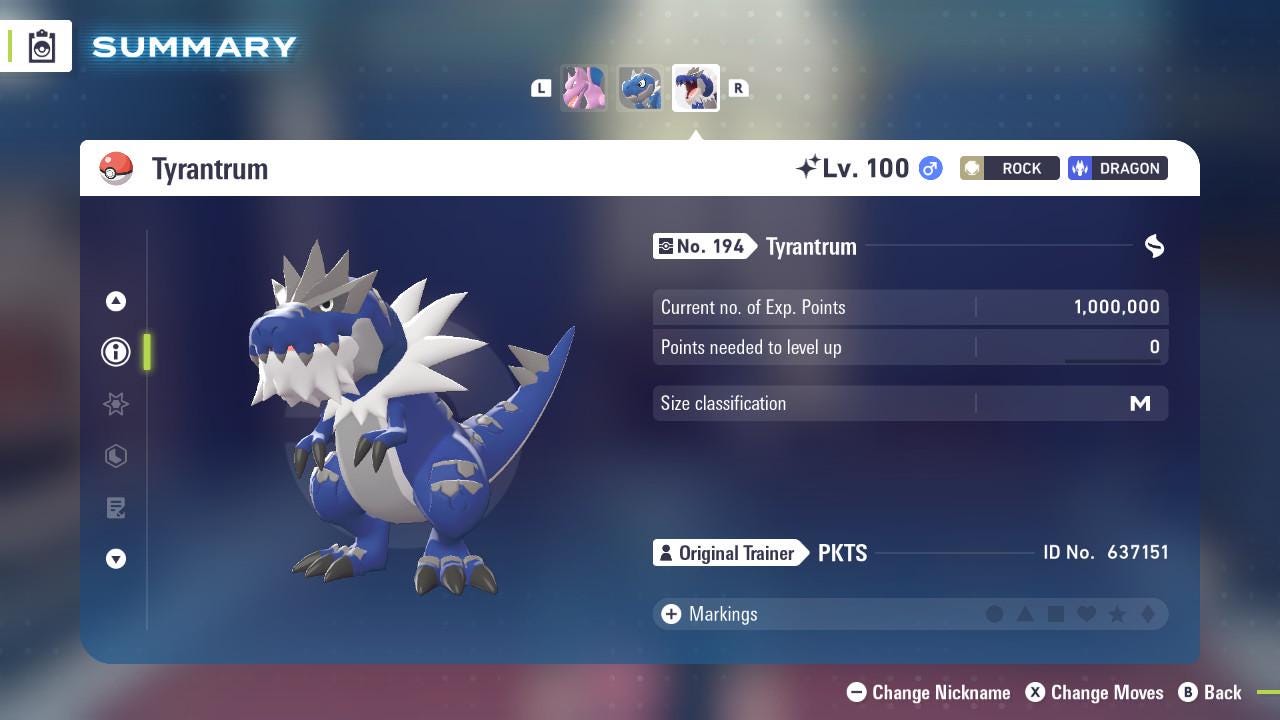Viewport: 1280px width, 720px height.
Task: Click the green mark icon after Tyrantrum's name
Action: click(x=1154, y=246)
